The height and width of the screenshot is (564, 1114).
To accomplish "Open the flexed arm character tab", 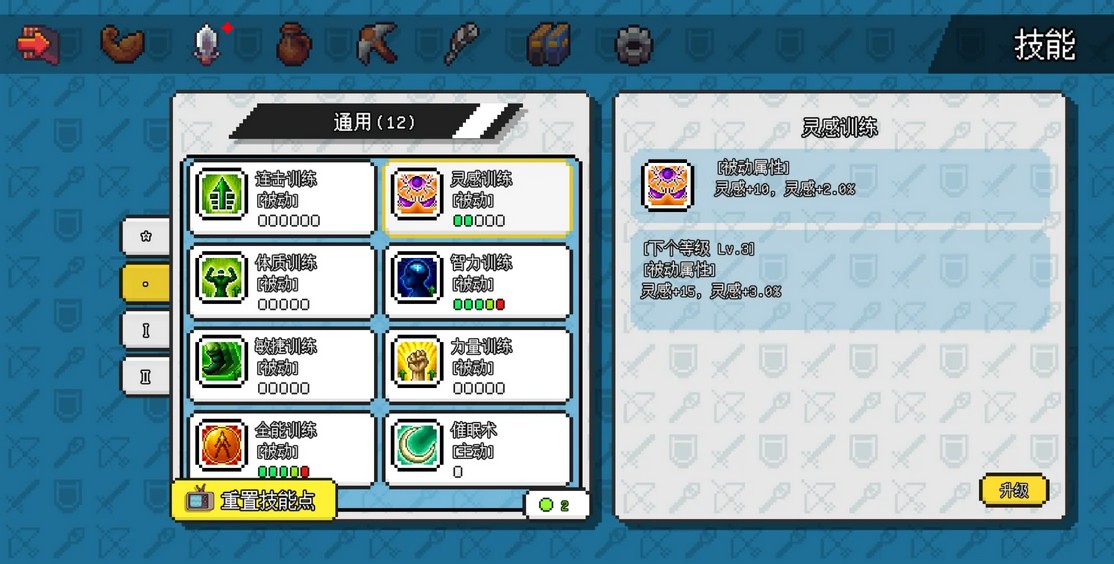I will point(122,43).
